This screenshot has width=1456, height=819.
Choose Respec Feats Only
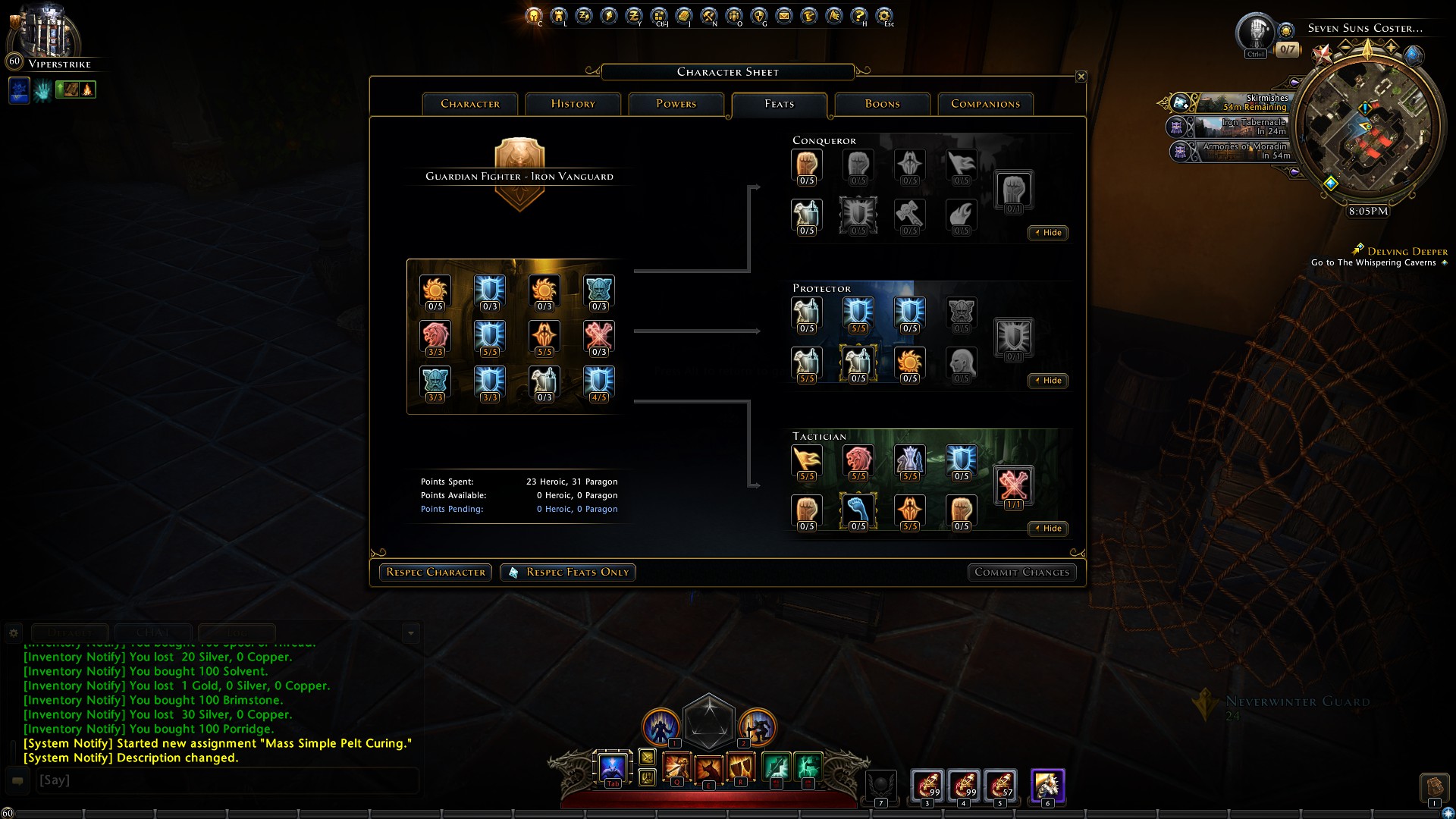point(568,573)
